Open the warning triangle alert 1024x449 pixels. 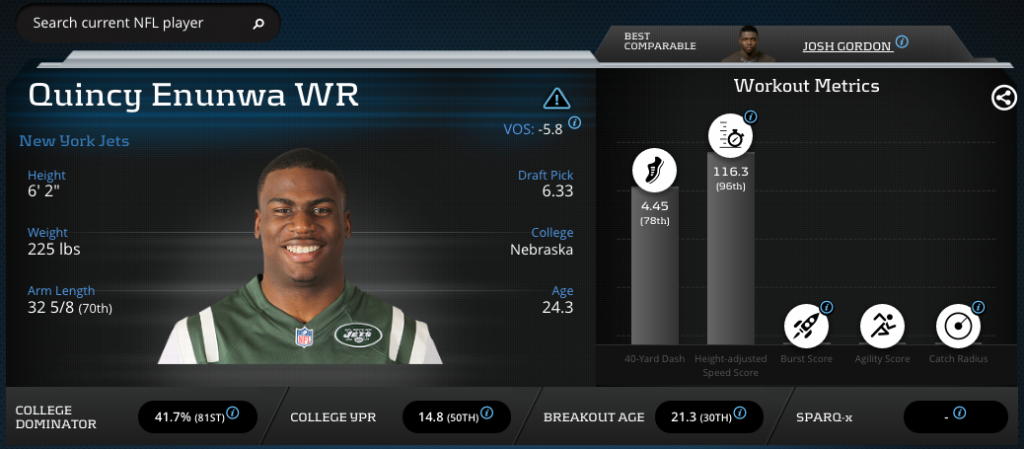556,98
